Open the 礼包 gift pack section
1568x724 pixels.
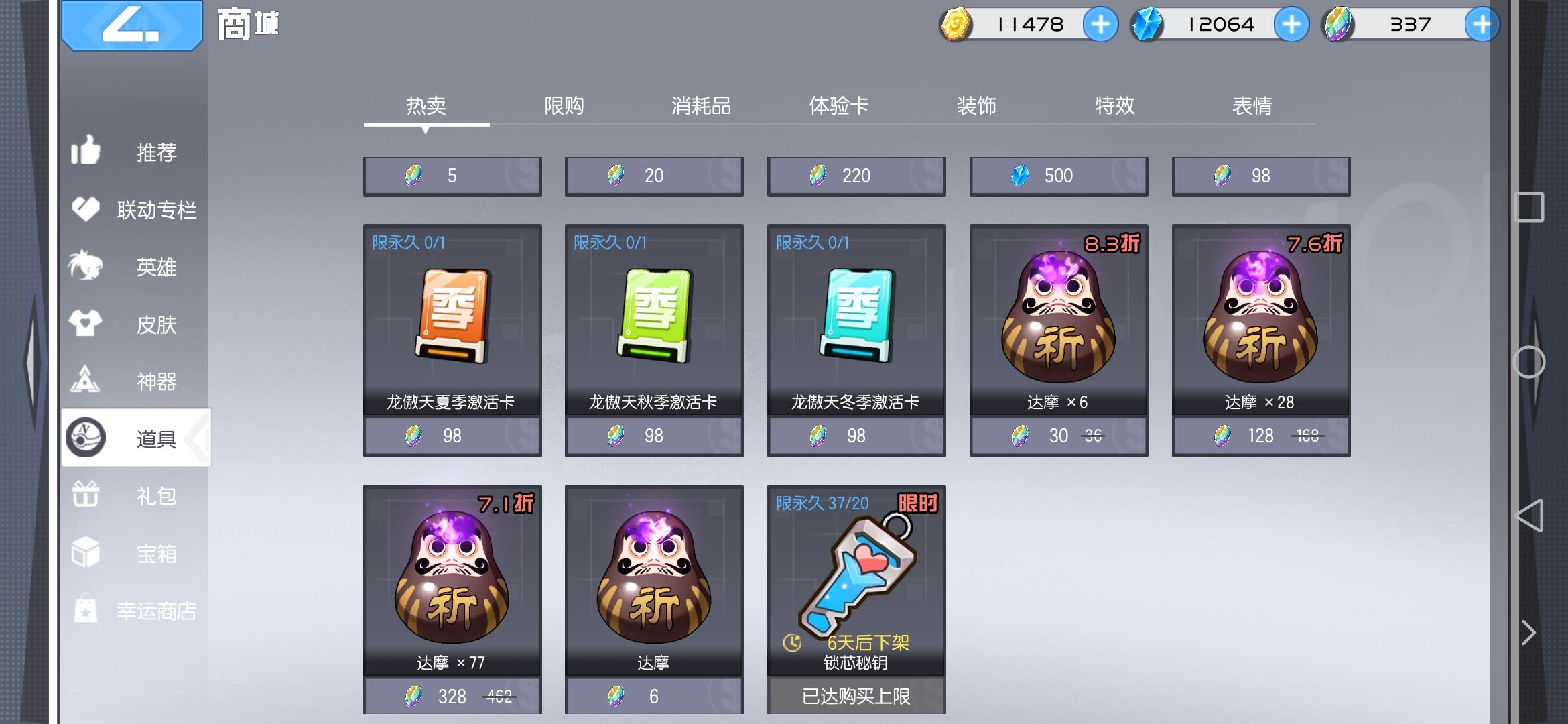(134, 495)
